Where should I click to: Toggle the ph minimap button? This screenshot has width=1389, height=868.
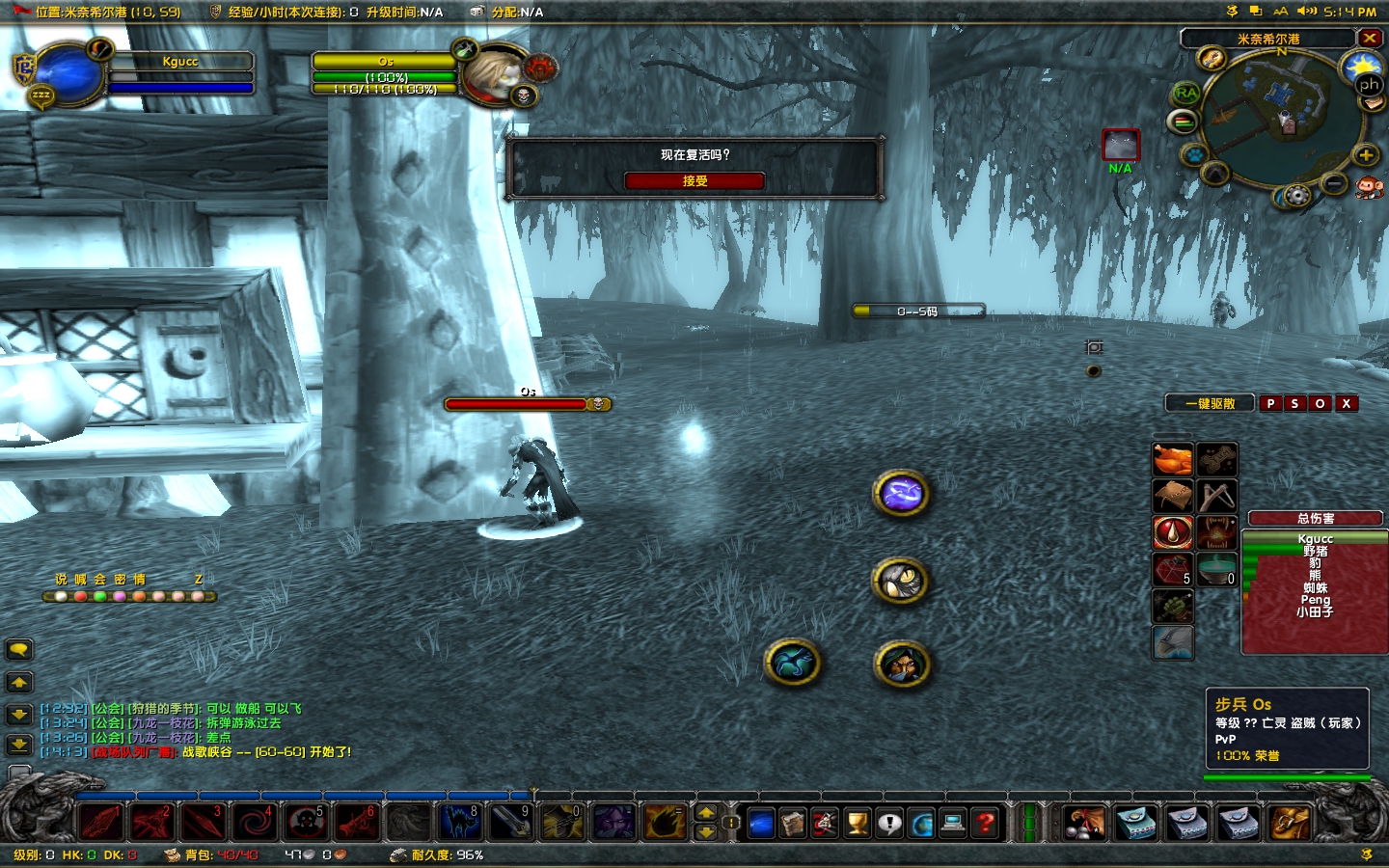[1368, 87]
